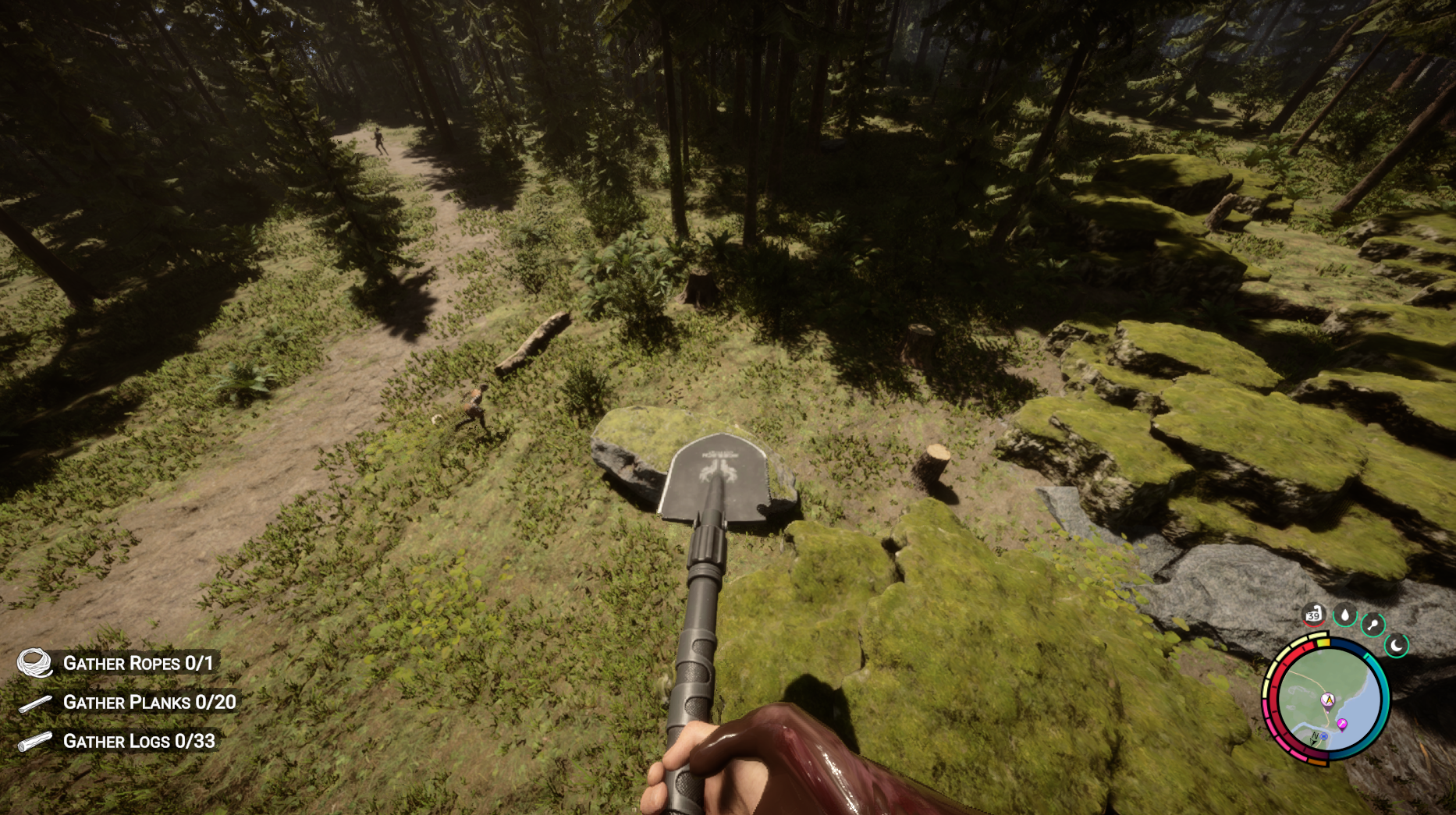Toggle the blue GPS locator marker on minimap
The image size is (1456, 815).
click(x=1324, y=736)
